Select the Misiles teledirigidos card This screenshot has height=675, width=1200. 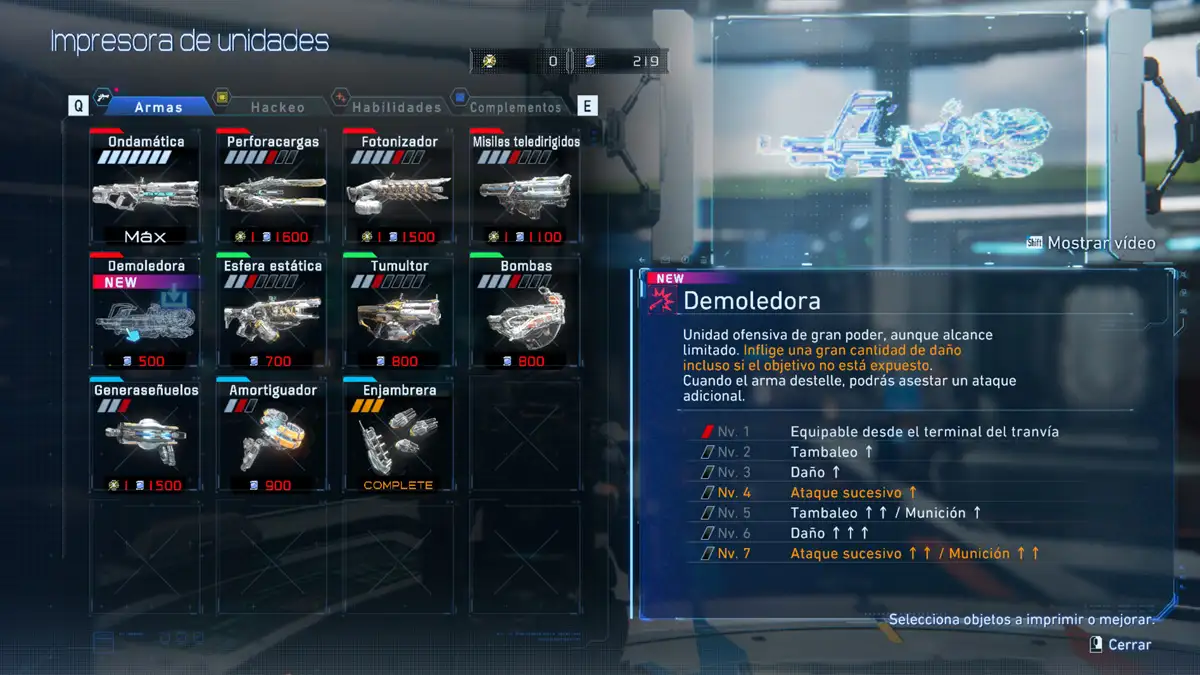(x=525, y=188)
